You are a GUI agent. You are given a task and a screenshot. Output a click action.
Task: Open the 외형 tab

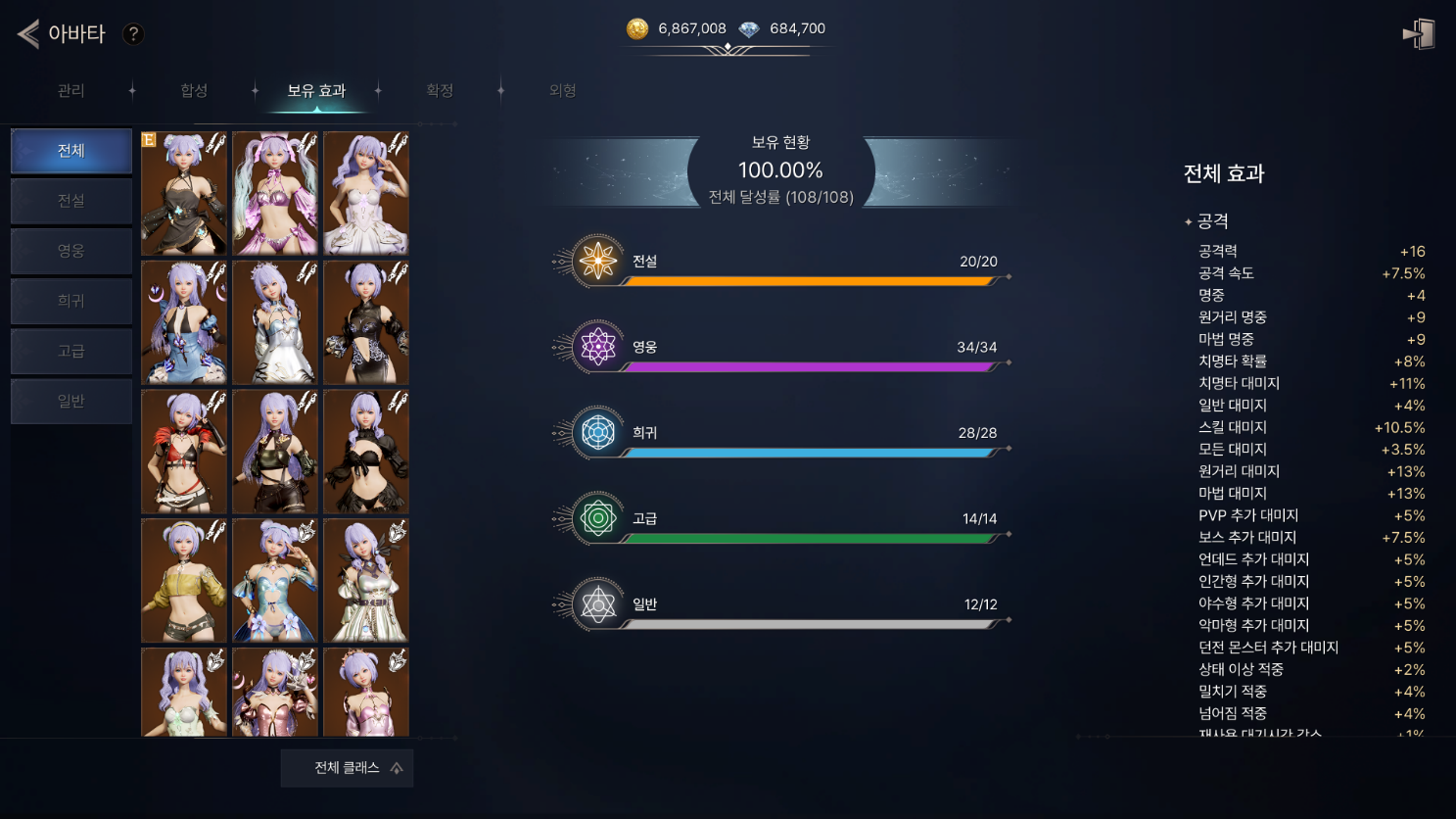(x=562, y=91)
